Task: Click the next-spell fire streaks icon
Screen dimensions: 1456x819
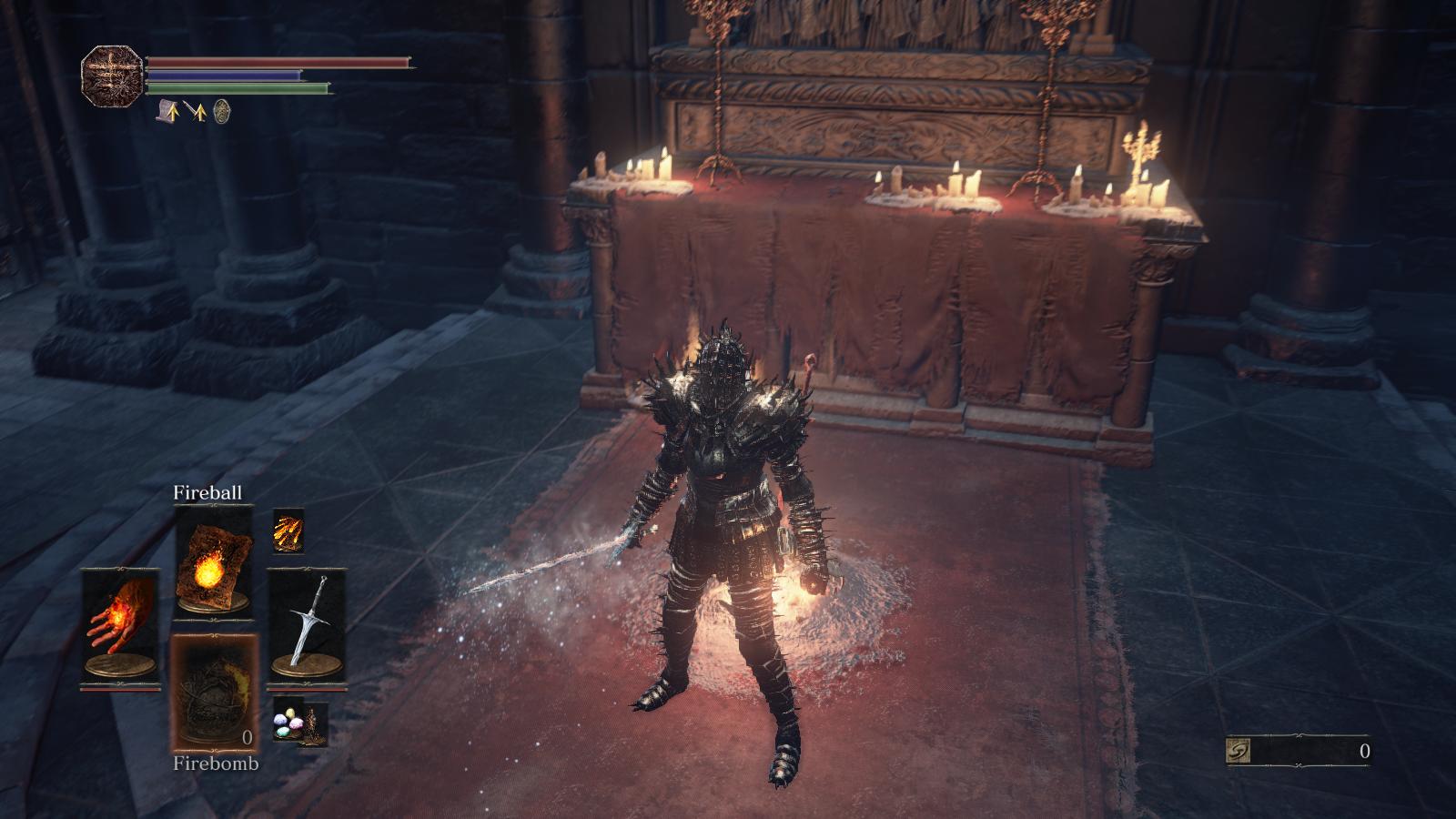Action: [288, 530]
